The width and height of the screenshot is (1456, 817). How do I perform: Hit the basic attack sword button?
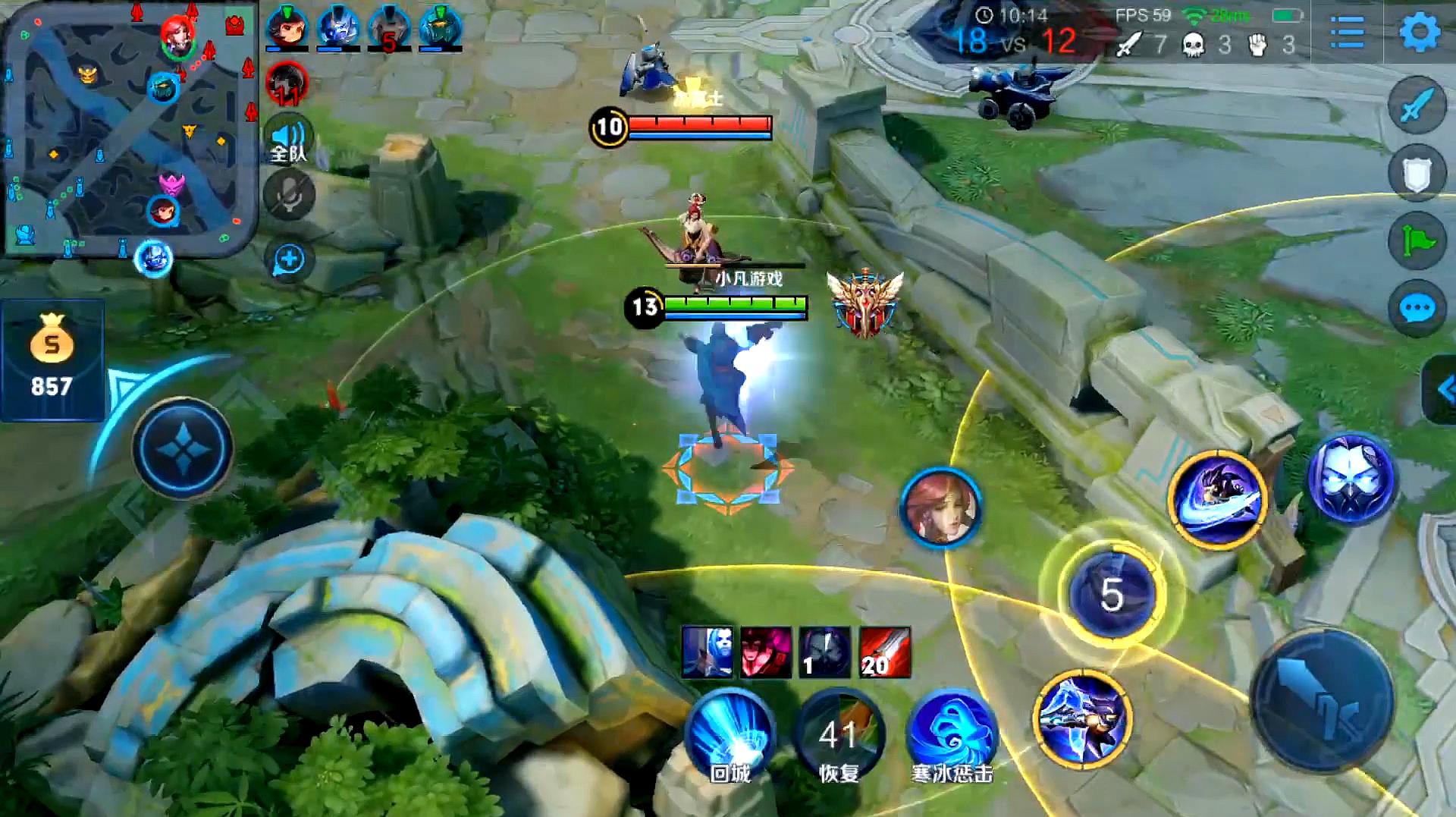tap(1322, 700)
